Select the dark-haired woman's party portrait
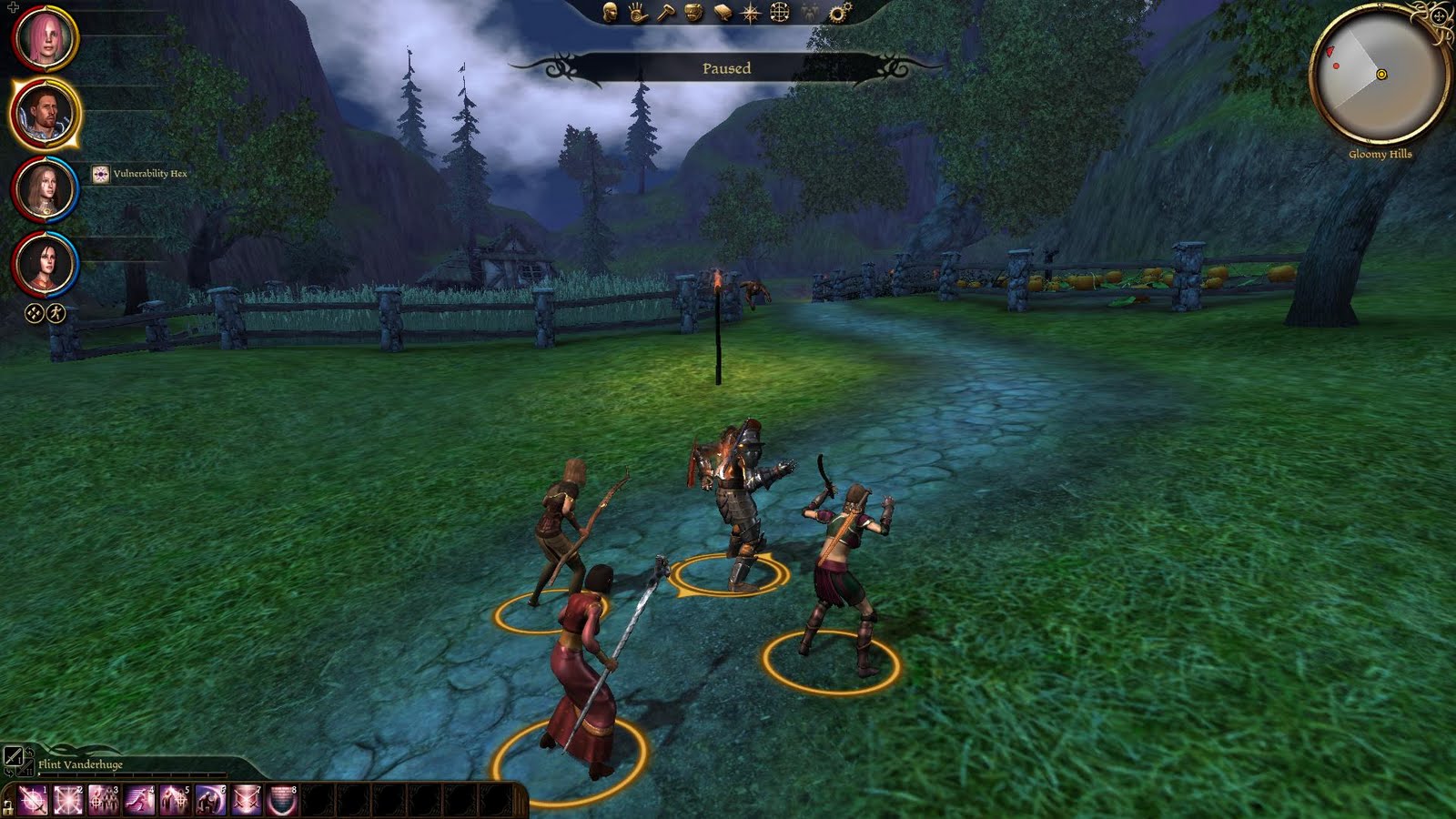 [x=45, y=264]
